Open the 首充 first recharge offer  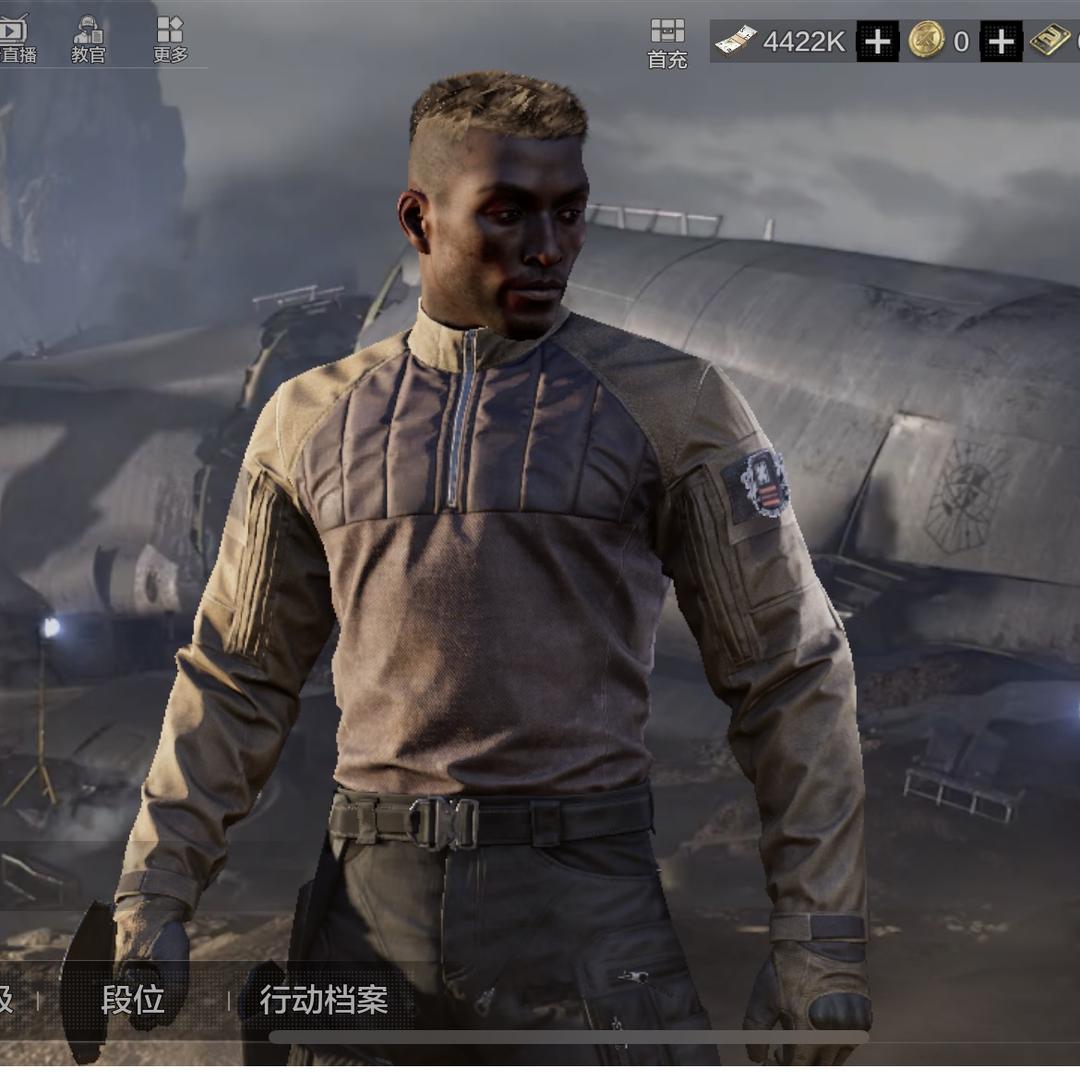667,42
